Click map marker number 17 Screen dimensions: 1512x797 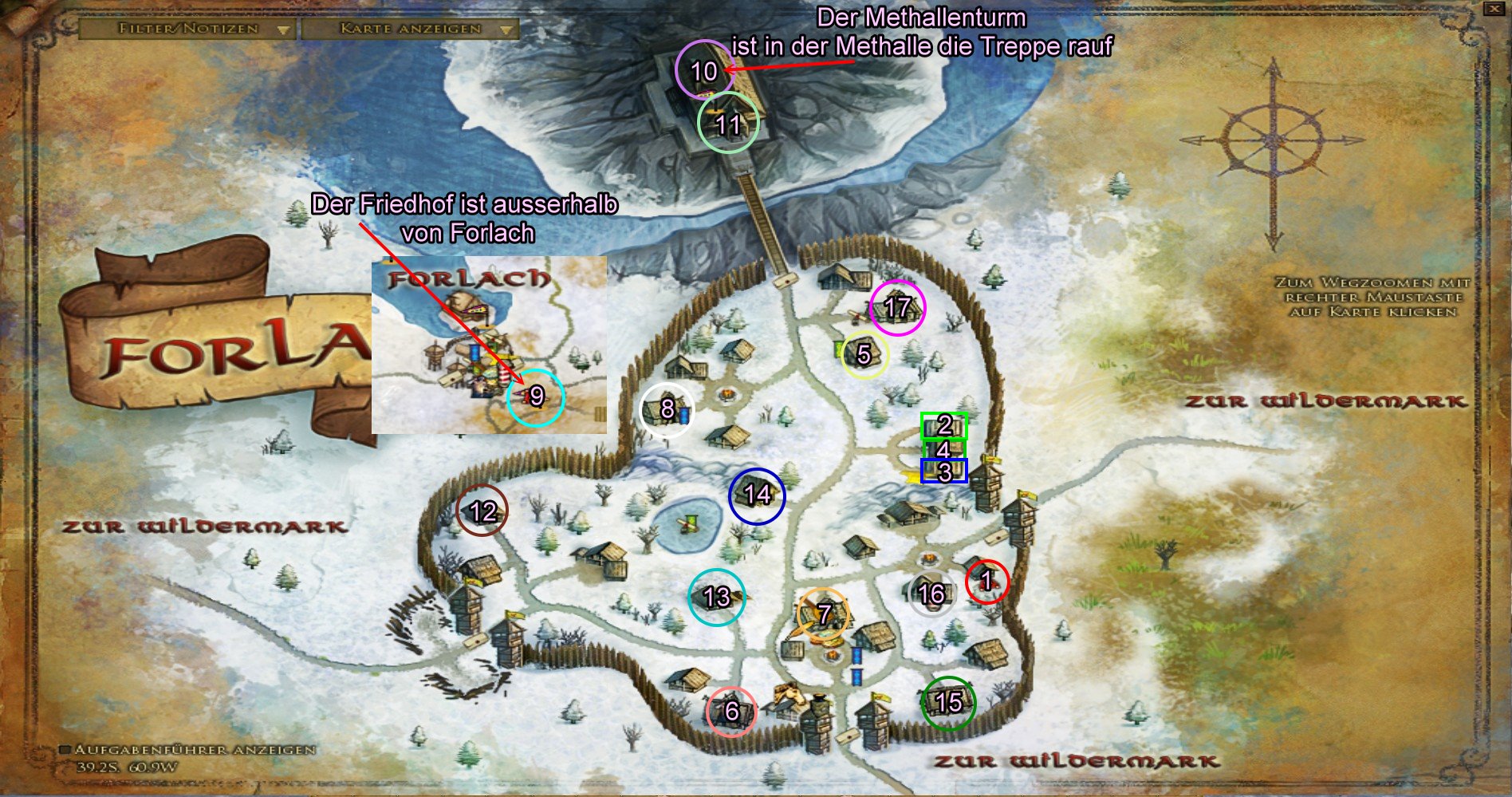pos(897,307)
